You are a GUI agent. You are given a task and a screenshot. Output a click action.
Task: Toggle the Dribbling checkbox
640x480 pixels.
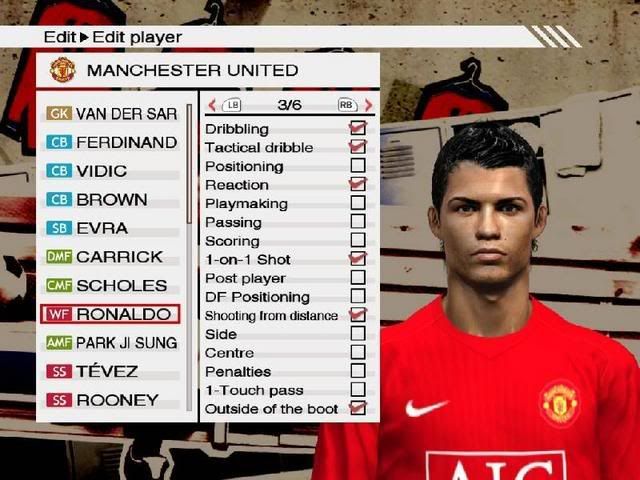pos(357,129)
